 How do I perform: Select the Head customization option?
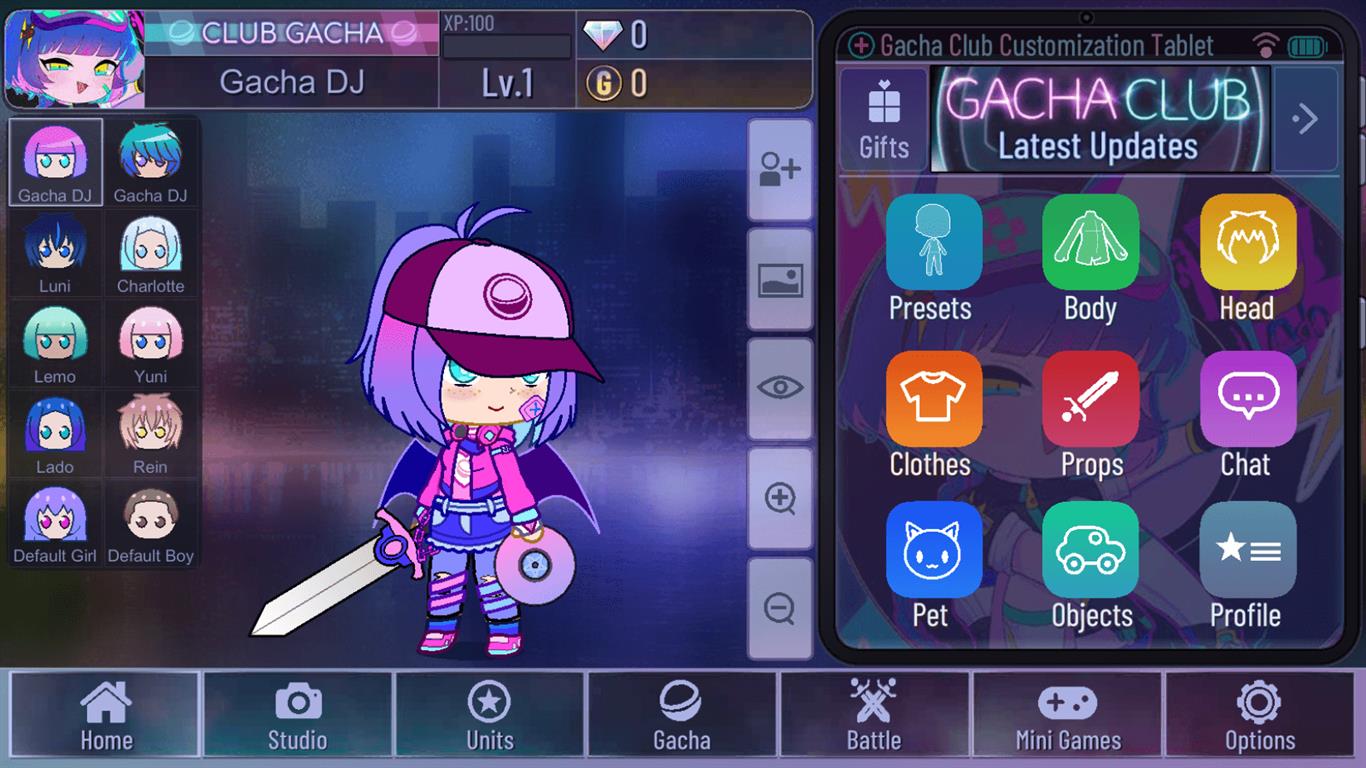[1246, 242]
